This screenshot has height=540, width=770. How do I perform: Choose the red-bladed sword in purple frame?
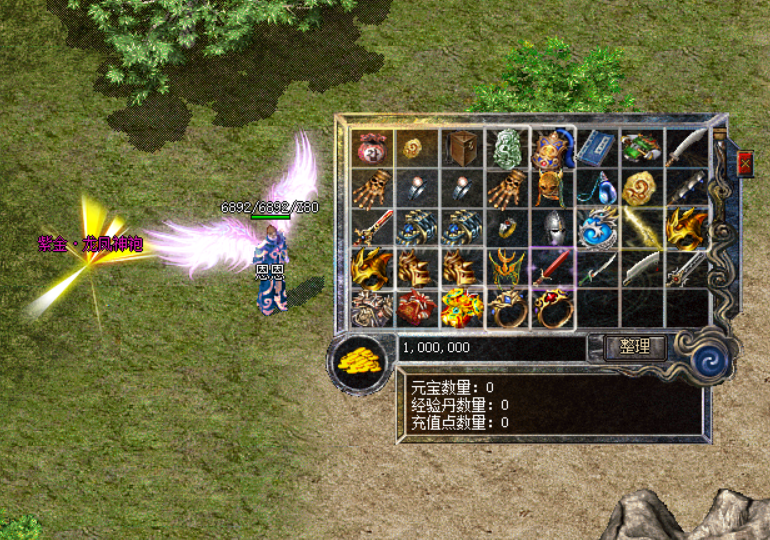[552, 268]
